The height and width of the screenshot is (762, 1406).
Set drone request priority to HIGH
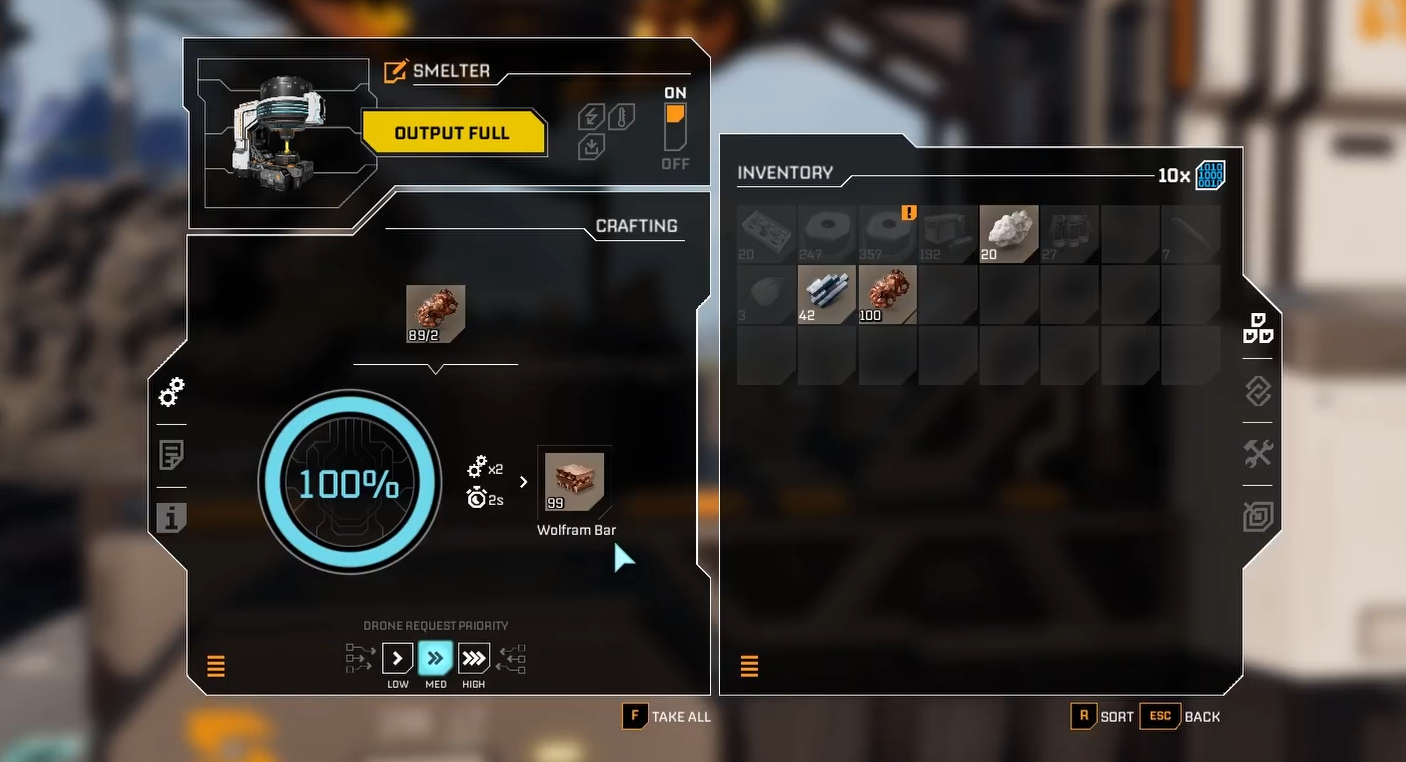473,658
